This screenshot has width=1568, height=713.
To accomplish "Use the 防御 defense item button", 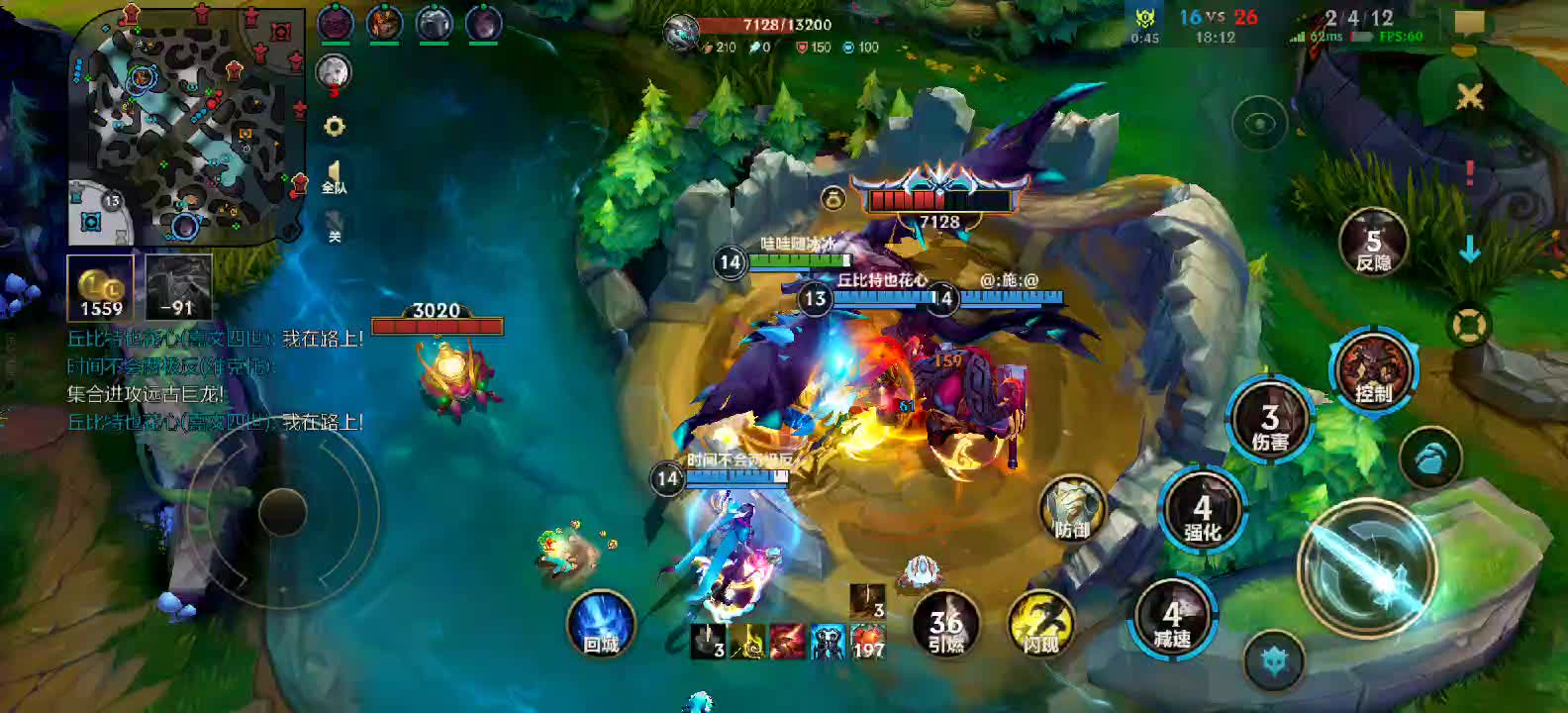I will (x=1071, y=508).
